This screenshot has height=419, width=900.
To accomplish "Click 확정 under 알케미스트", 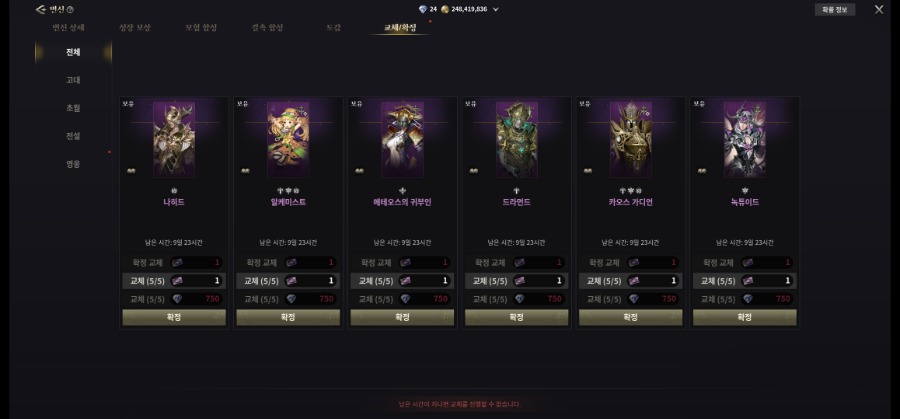I will coord(288,317).
